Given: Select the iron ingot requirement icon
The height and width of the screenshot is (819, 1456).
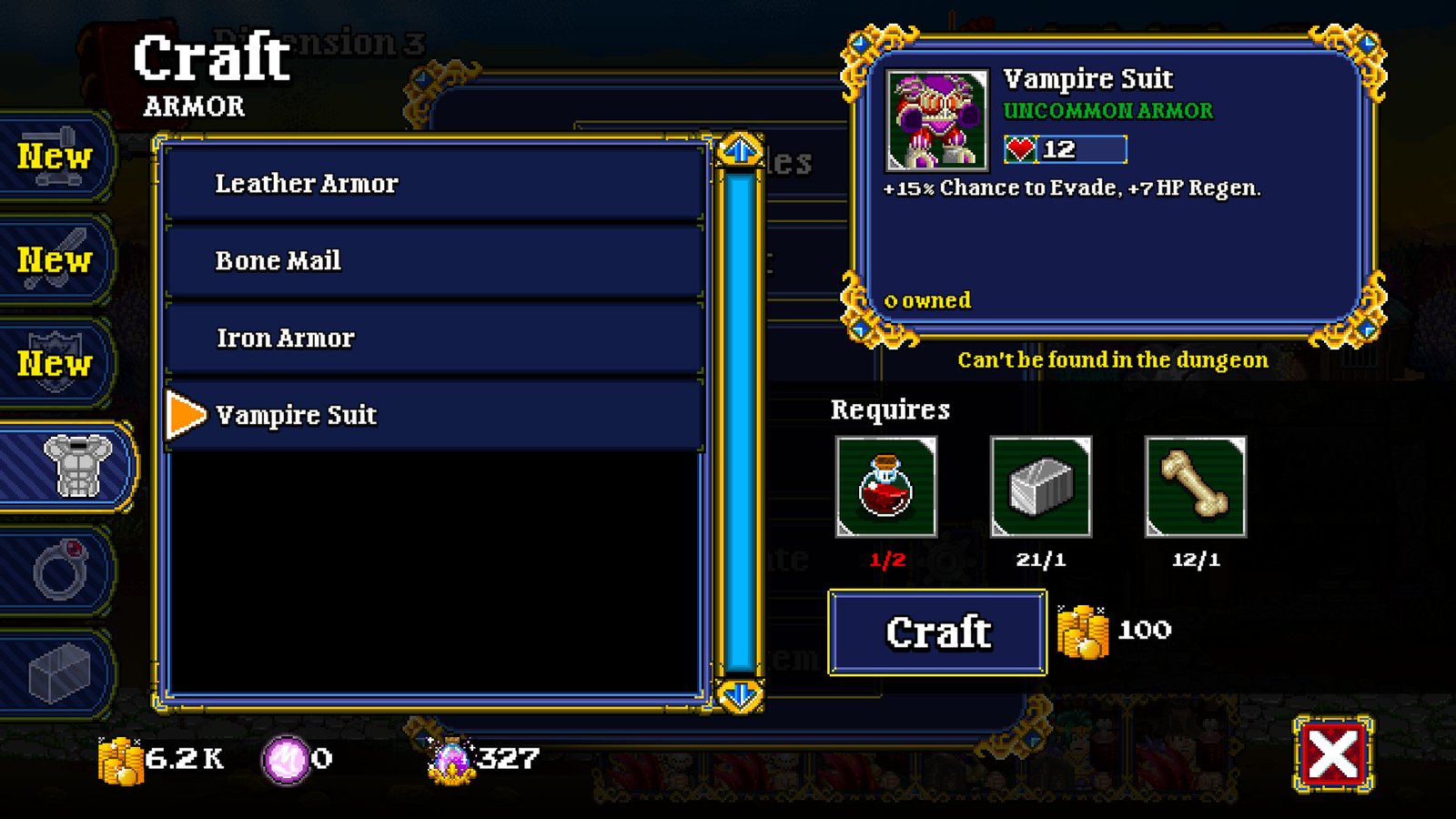Looking at the screenshot, I should pos(1039,489).
